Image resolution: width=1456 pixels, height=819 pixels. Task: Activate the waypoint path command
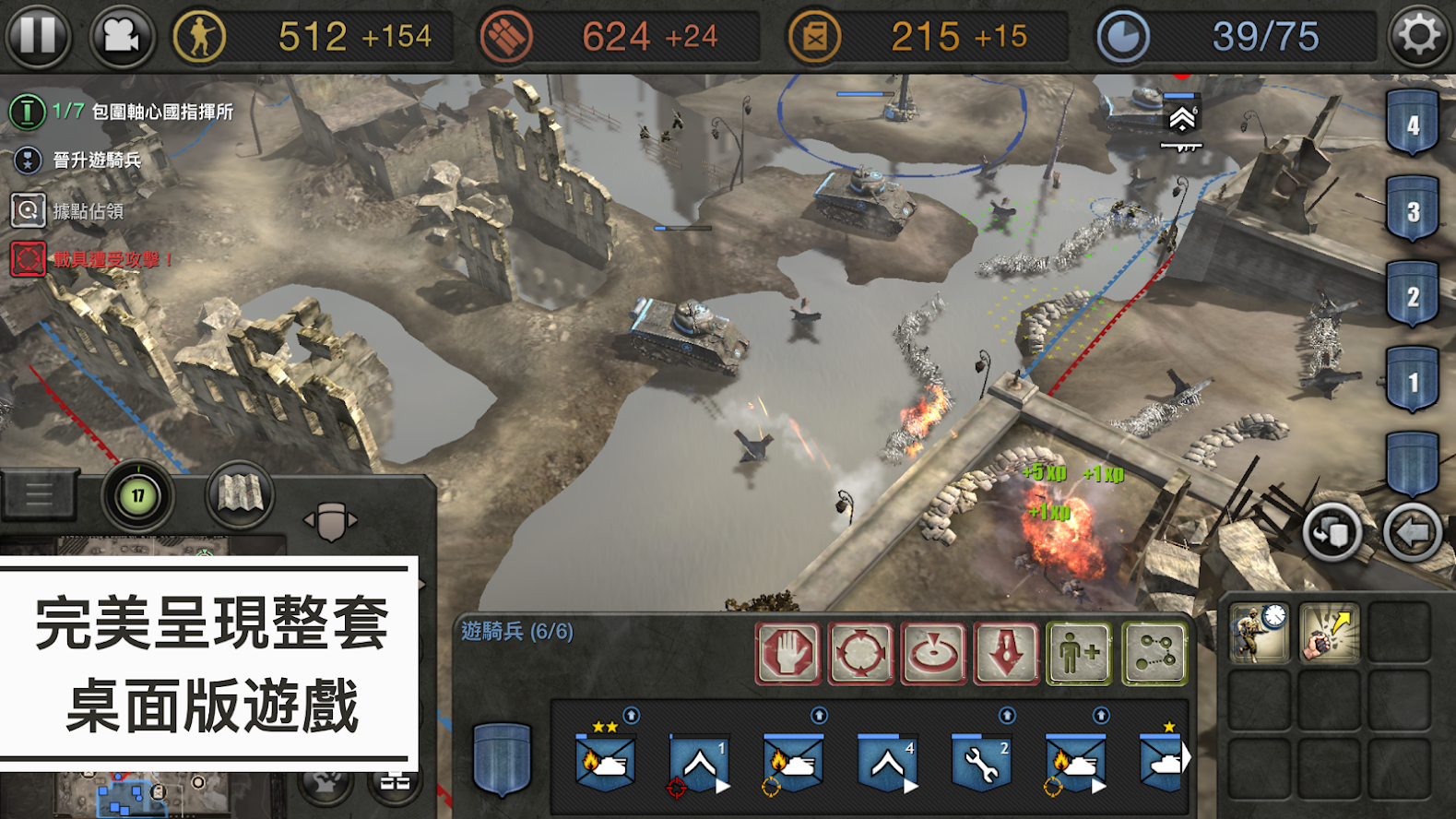(x=1154, y=653)
